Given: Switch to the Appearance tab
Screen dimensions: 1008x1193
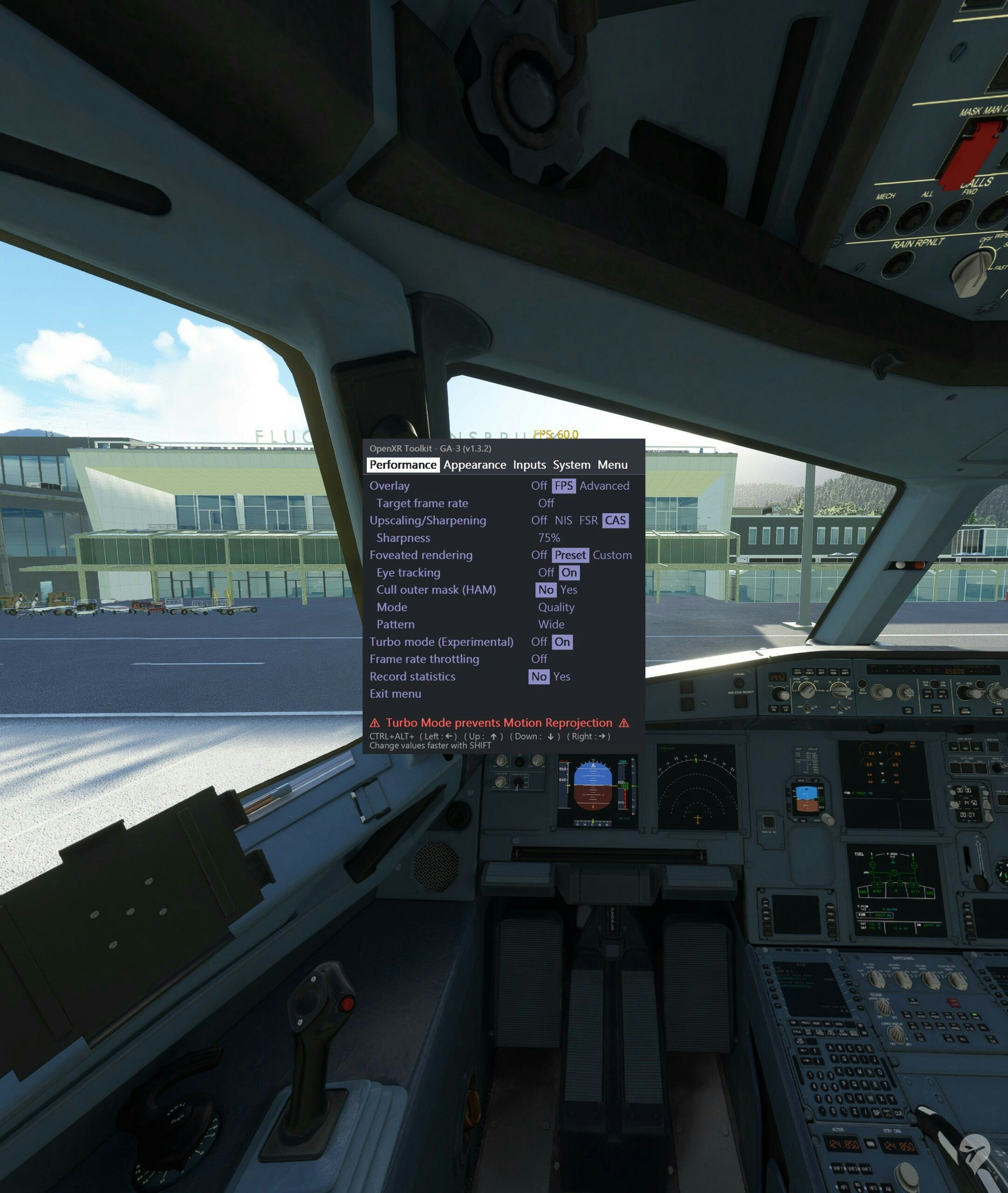Looking at the screenshot, I should click(x=474, y=465).
